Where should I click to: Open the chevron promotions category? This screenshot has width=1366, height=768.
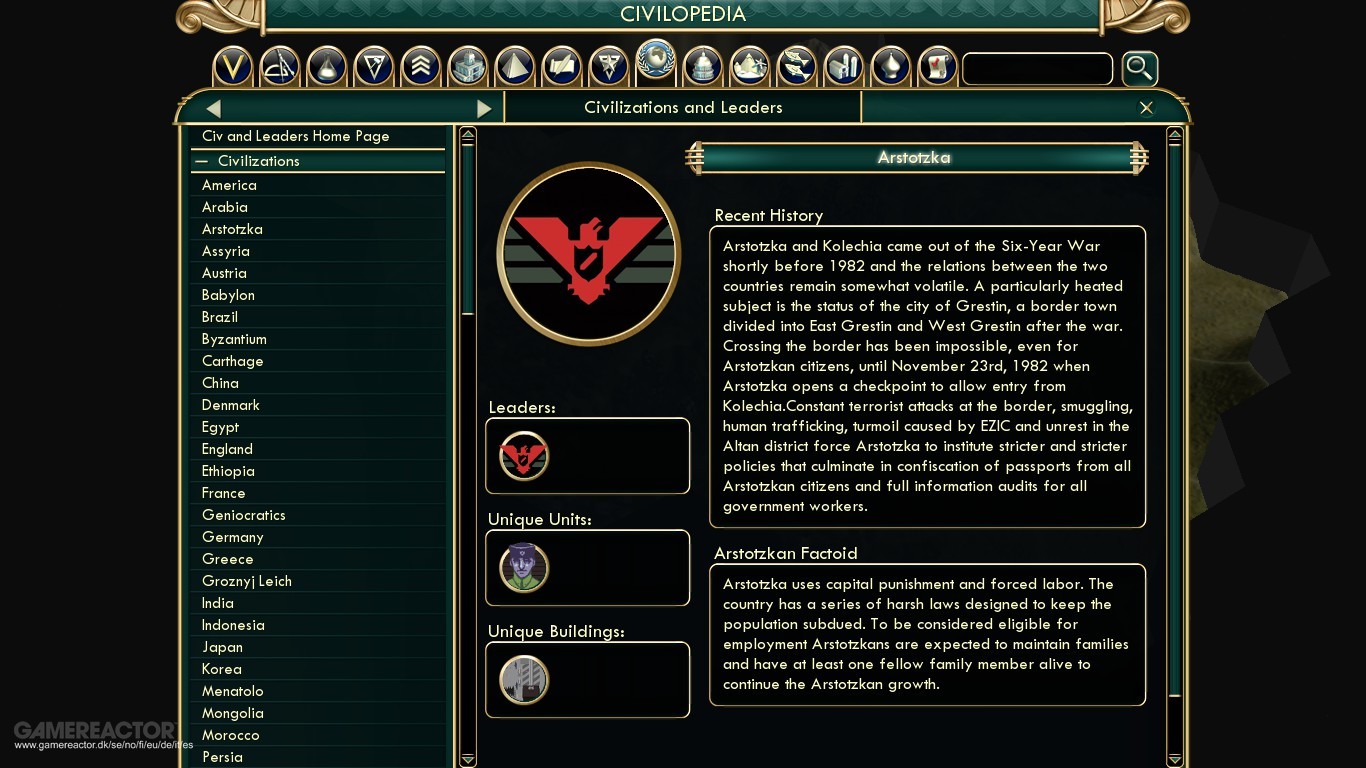point(421,67)
